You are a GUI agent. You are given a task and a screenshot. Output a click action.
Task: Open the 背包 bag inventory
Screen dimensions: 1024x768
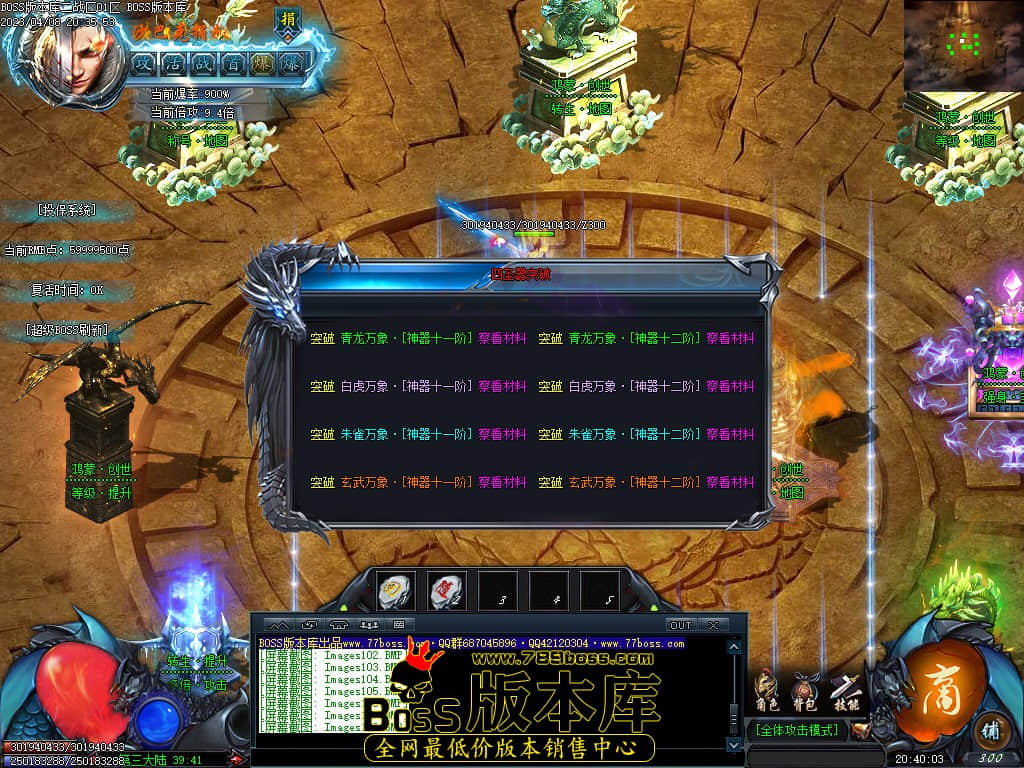(x=804, y=692)
